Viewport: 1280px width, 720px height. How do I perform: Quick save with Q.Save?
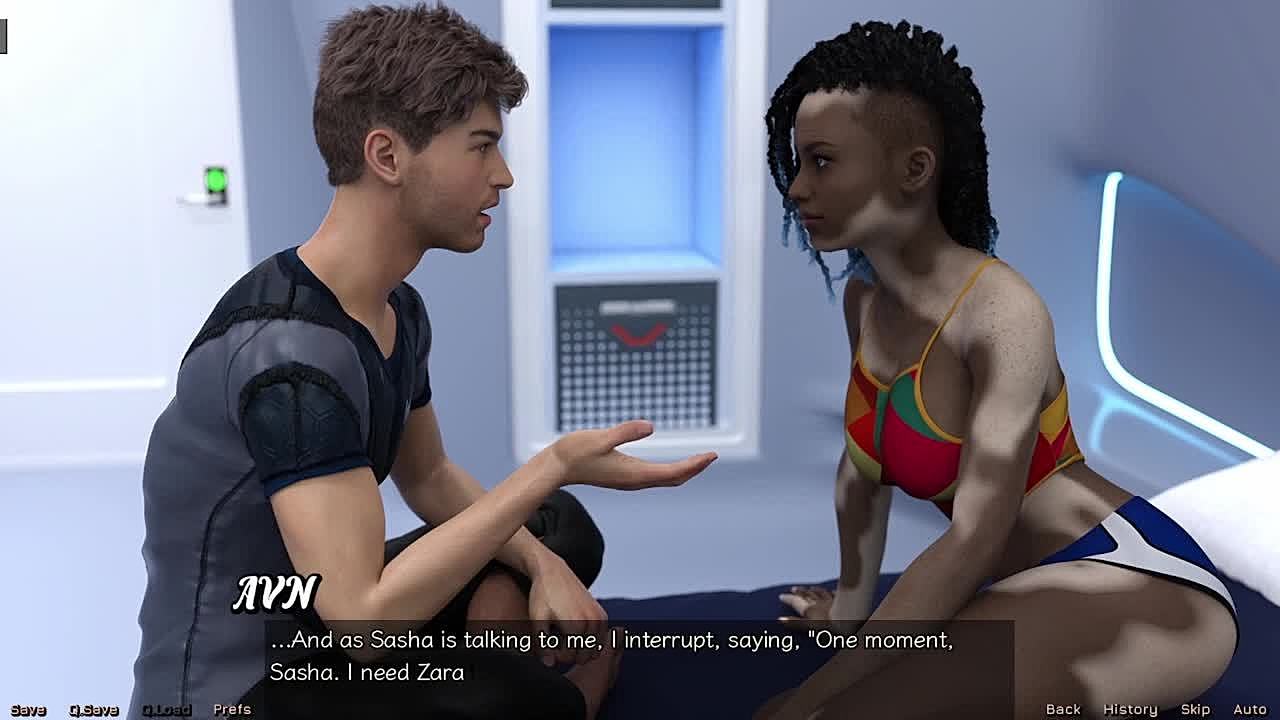pyautogui.click(x=93, y=709)
